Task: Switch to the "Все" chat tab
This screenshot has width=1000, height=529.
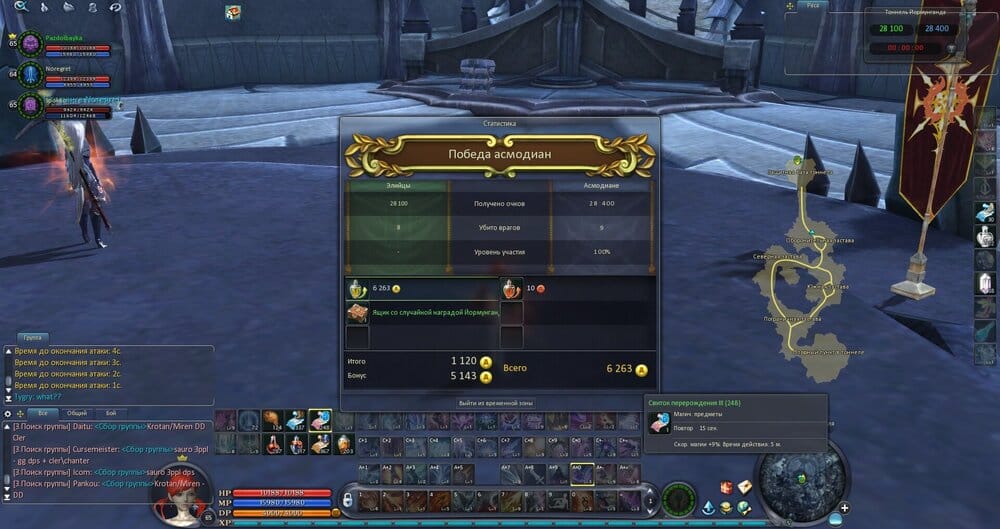Action: tap(43, 412)
